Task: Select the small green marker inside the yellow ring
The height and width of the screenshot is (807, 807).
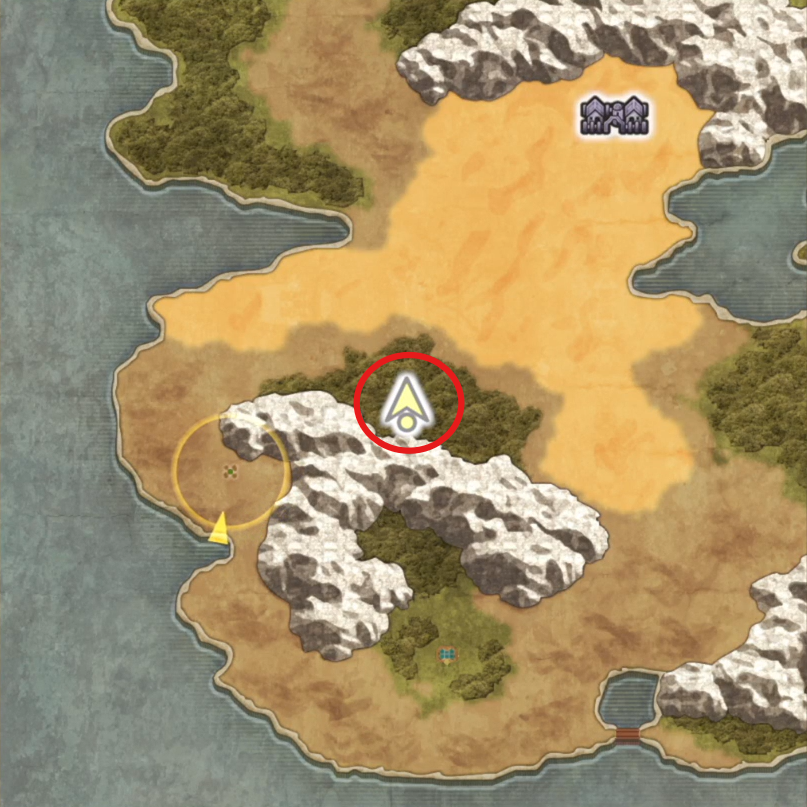Action: (231, 470)
